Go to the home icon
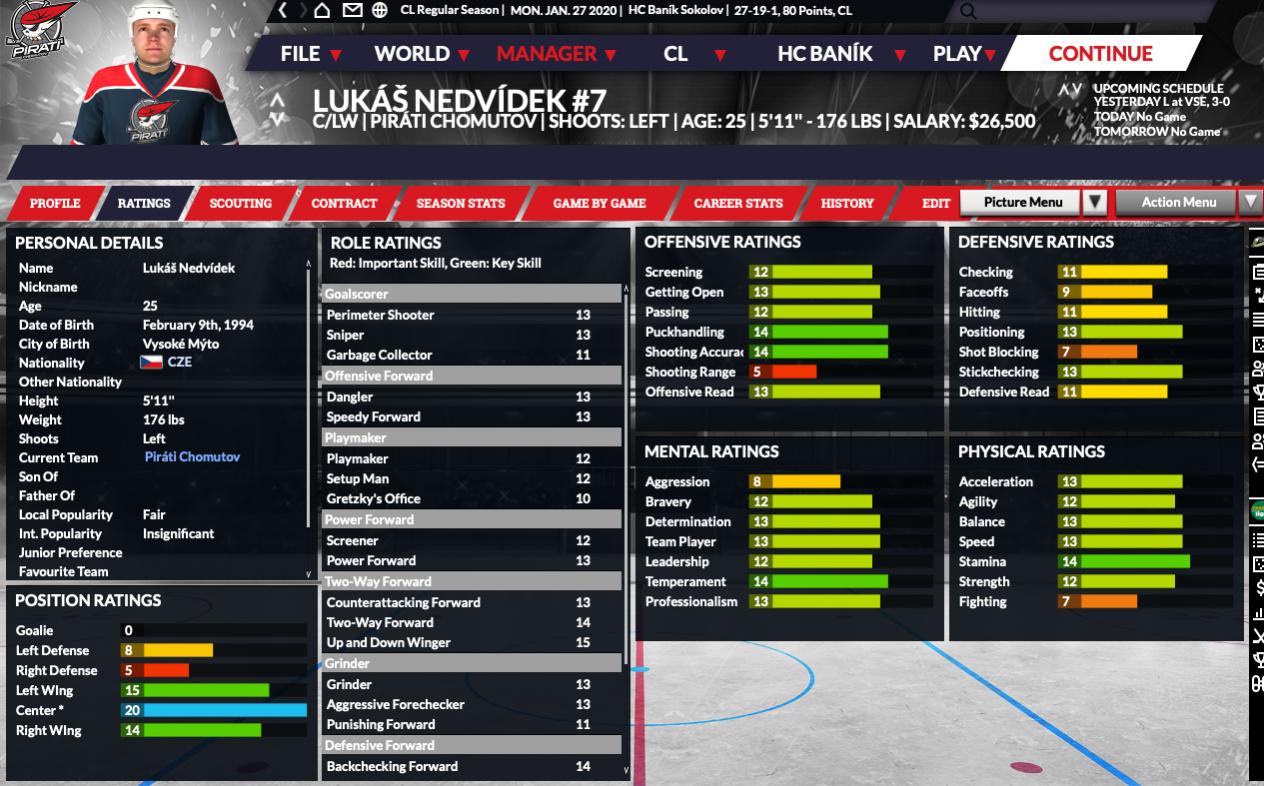The image size is (1264, 786). 322,10
